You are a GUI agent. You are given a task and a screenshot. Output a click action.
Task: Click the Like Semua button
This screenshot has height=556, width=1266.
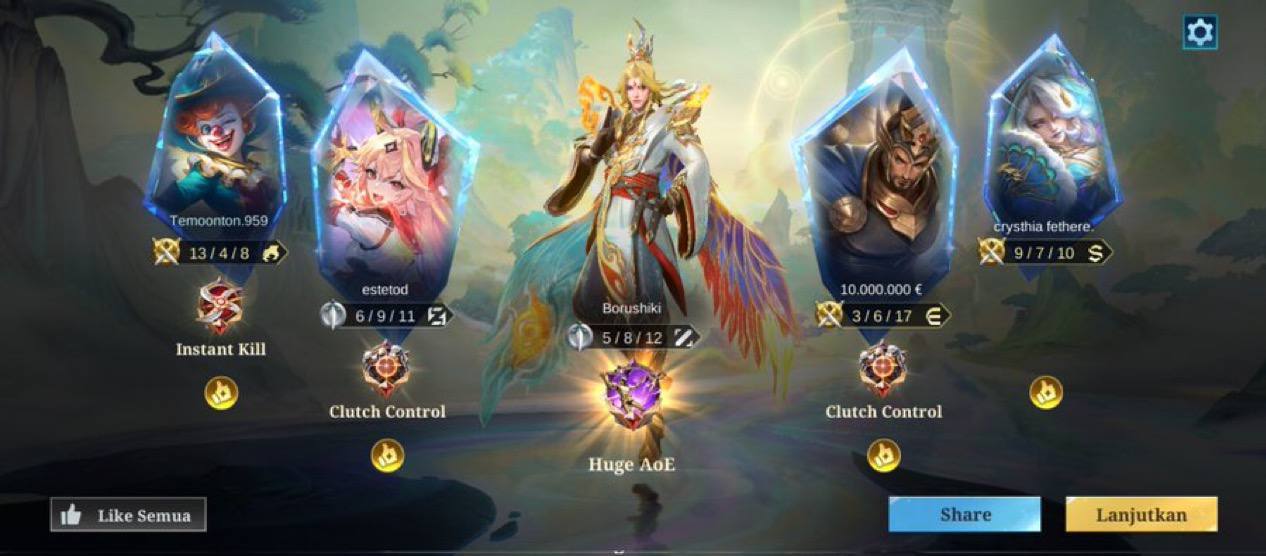(x=128, y=515)
